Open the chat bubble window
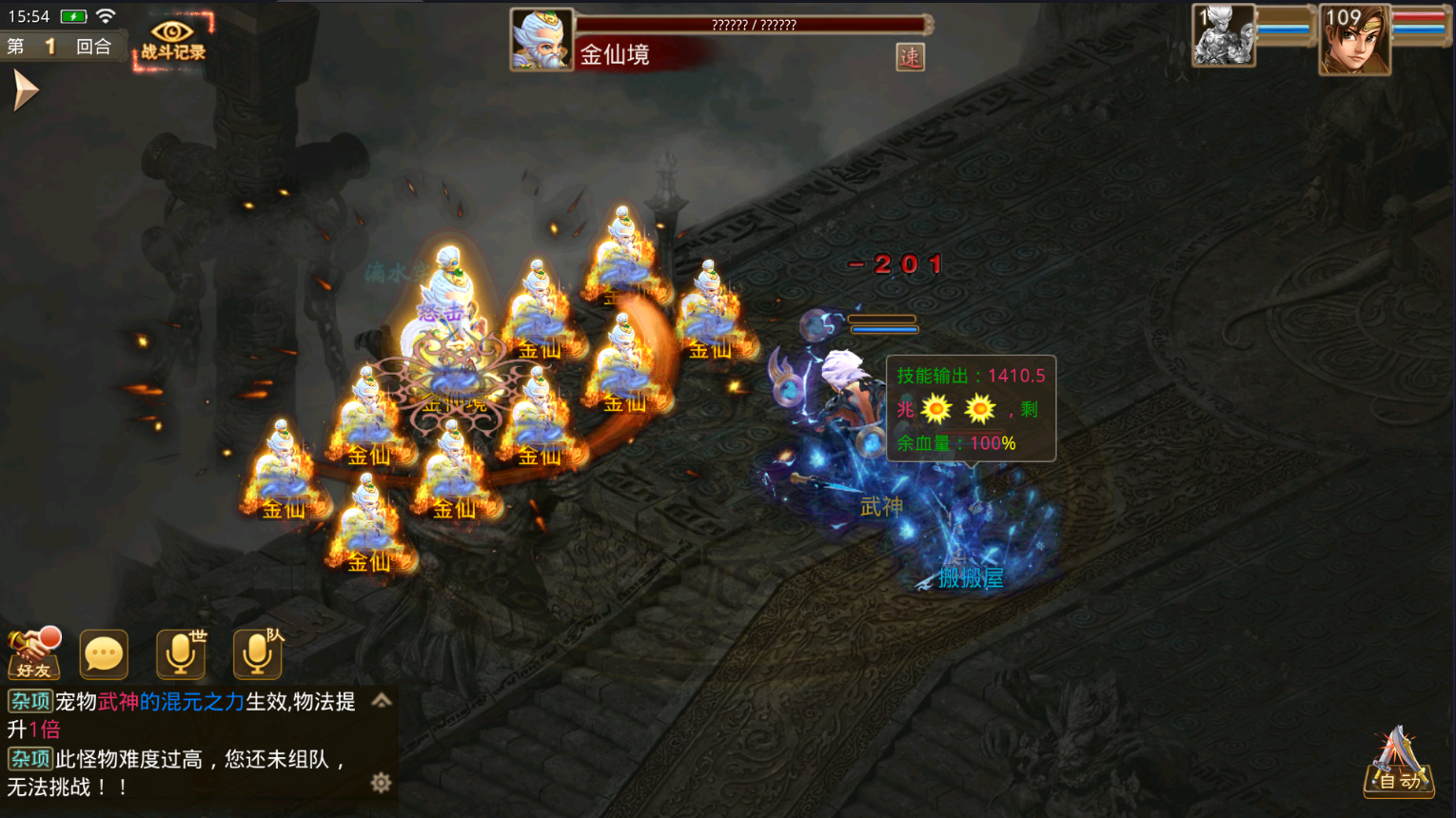Screen dimensions: 1456x818 click(104, 653)
